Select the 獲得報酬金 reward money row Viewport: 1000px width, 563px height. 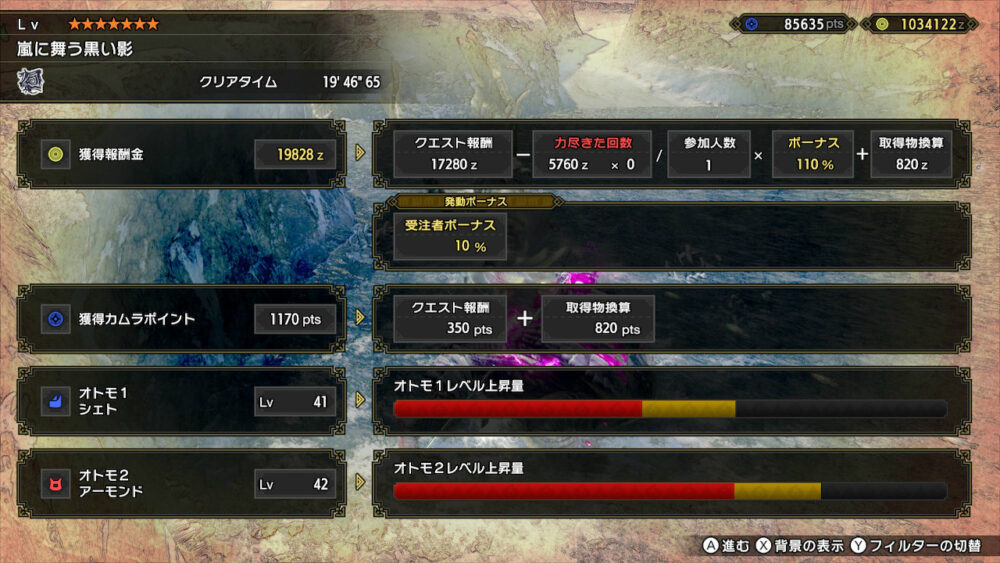tap(181, 154)
